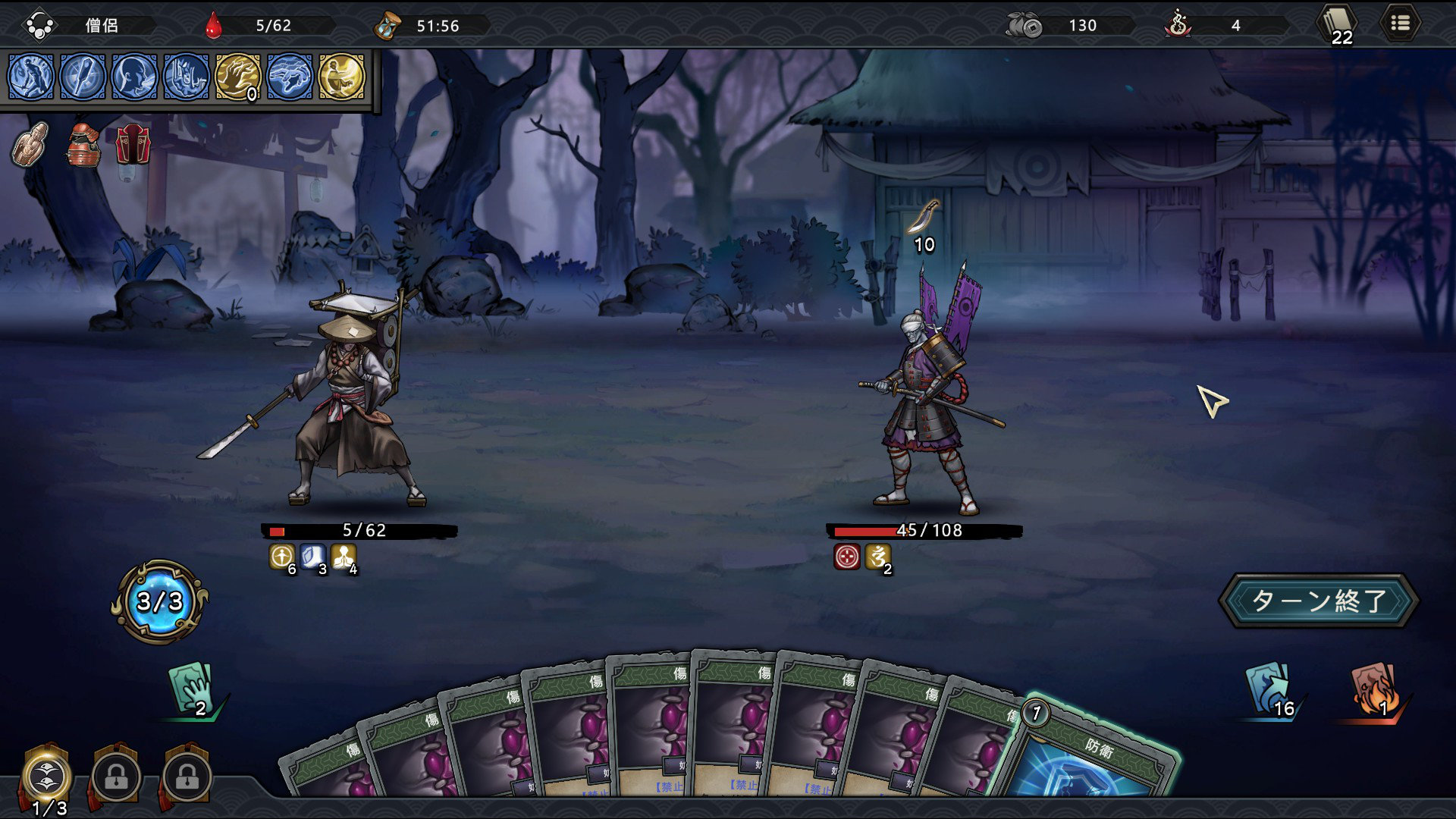Select the blue pointing hand skill icon
Screen dimensions: 1456x819
pyautogui.click(x=290, y=77)
